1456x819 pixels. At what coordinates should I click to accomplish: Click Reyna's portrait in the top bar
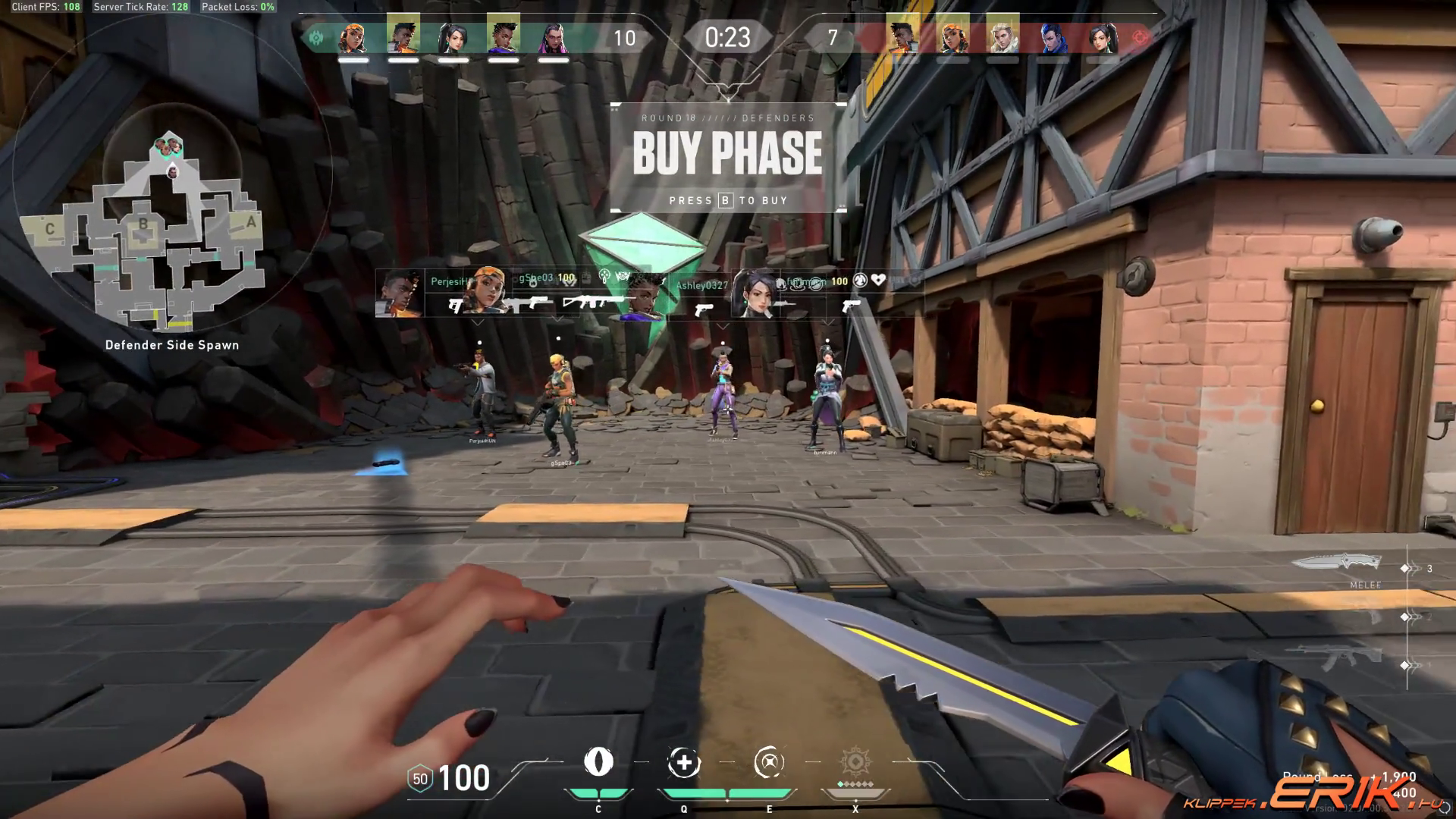tap(553, 36)
